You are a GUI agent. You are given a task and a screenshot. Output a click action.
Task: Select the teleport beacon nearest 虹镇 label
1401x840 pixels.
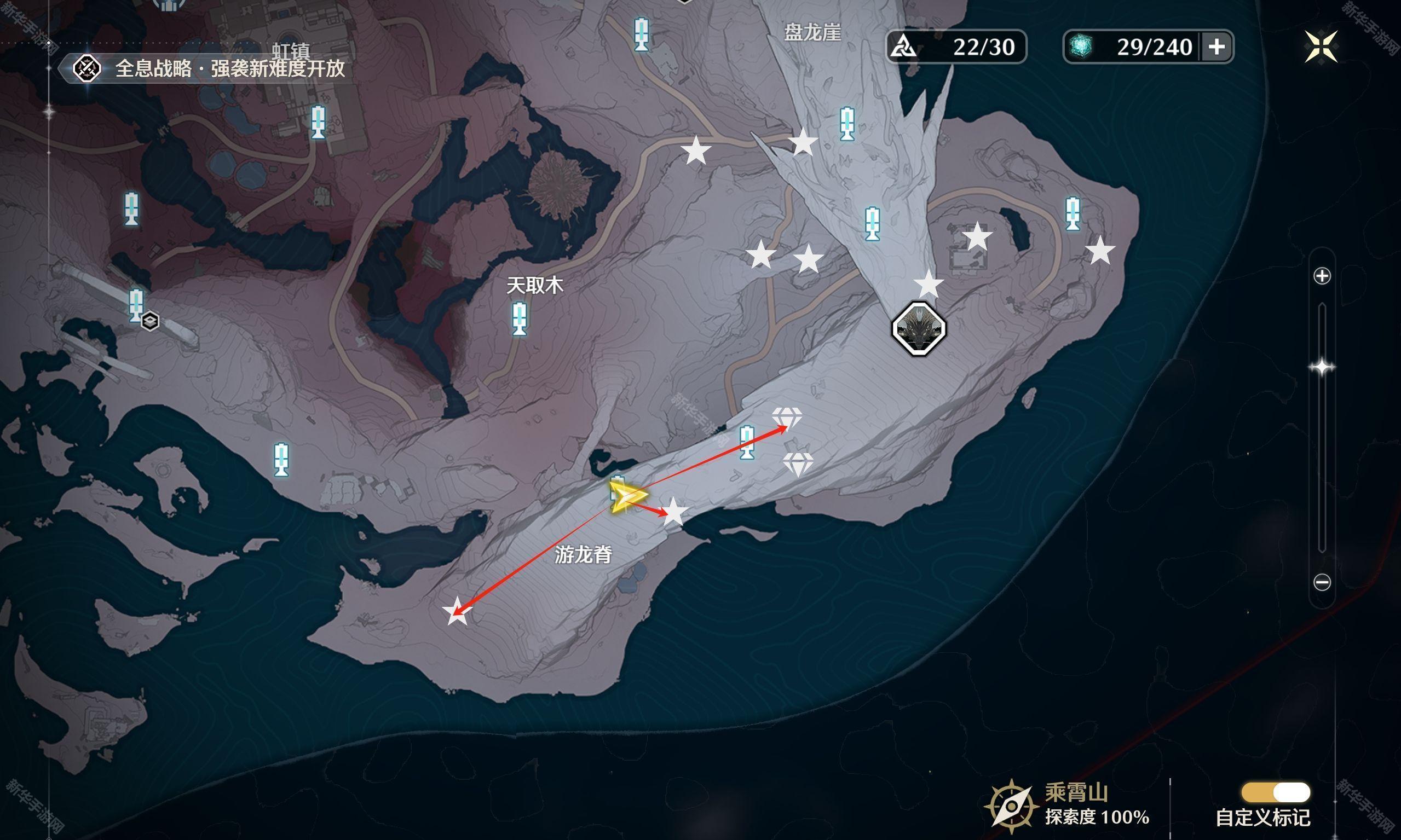[318, 122]
